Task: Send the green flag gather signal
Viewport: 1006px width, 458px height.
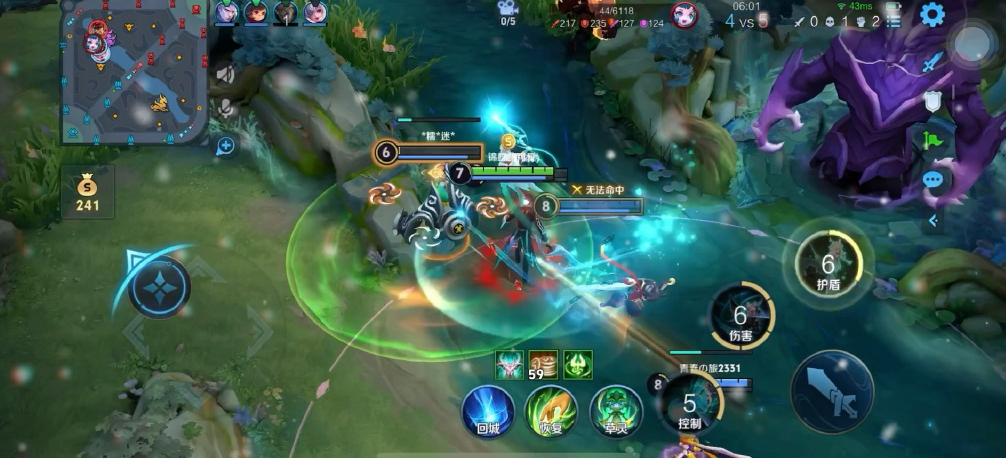Action: point(933,140)
